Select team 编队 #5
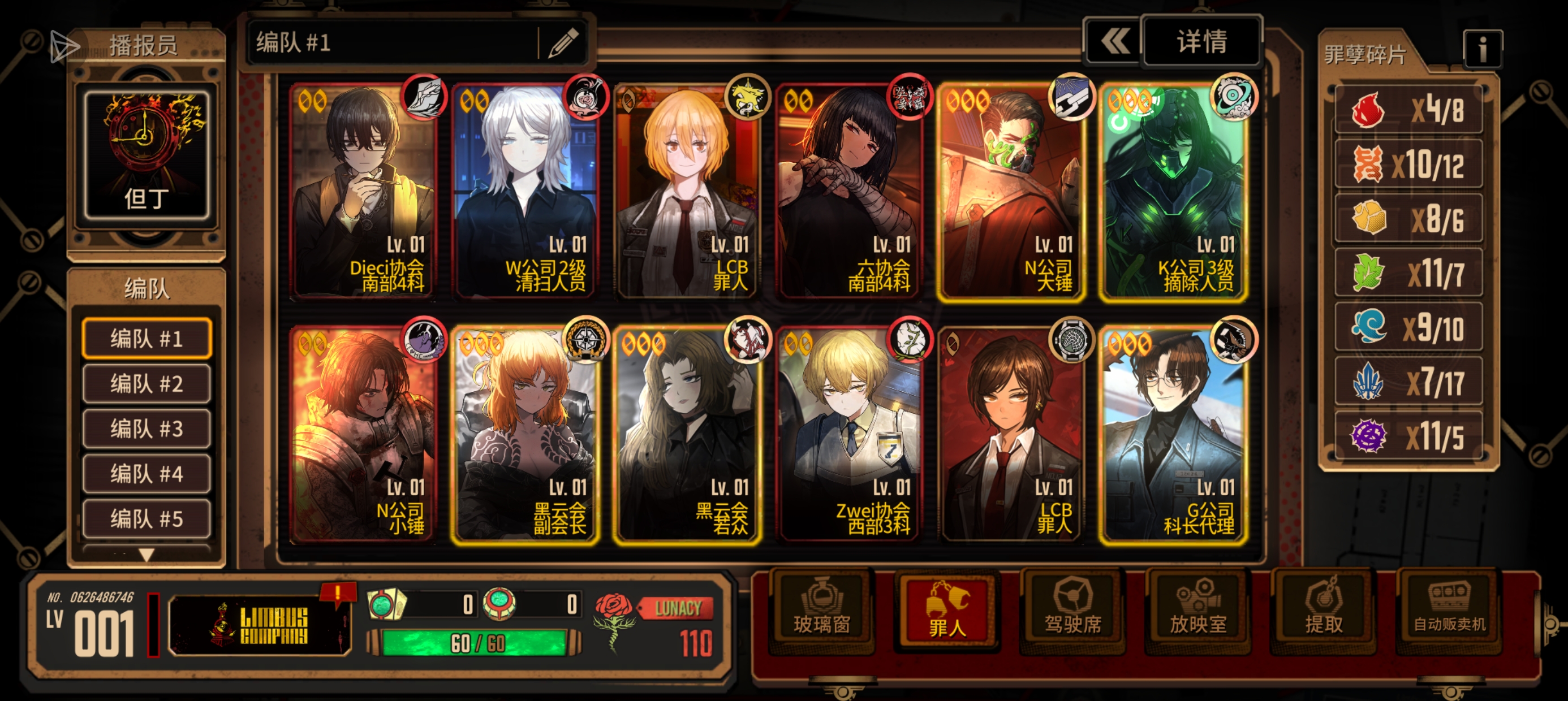Image resolution: width=1568 pixels, height=701 pixels. point(147,519)
